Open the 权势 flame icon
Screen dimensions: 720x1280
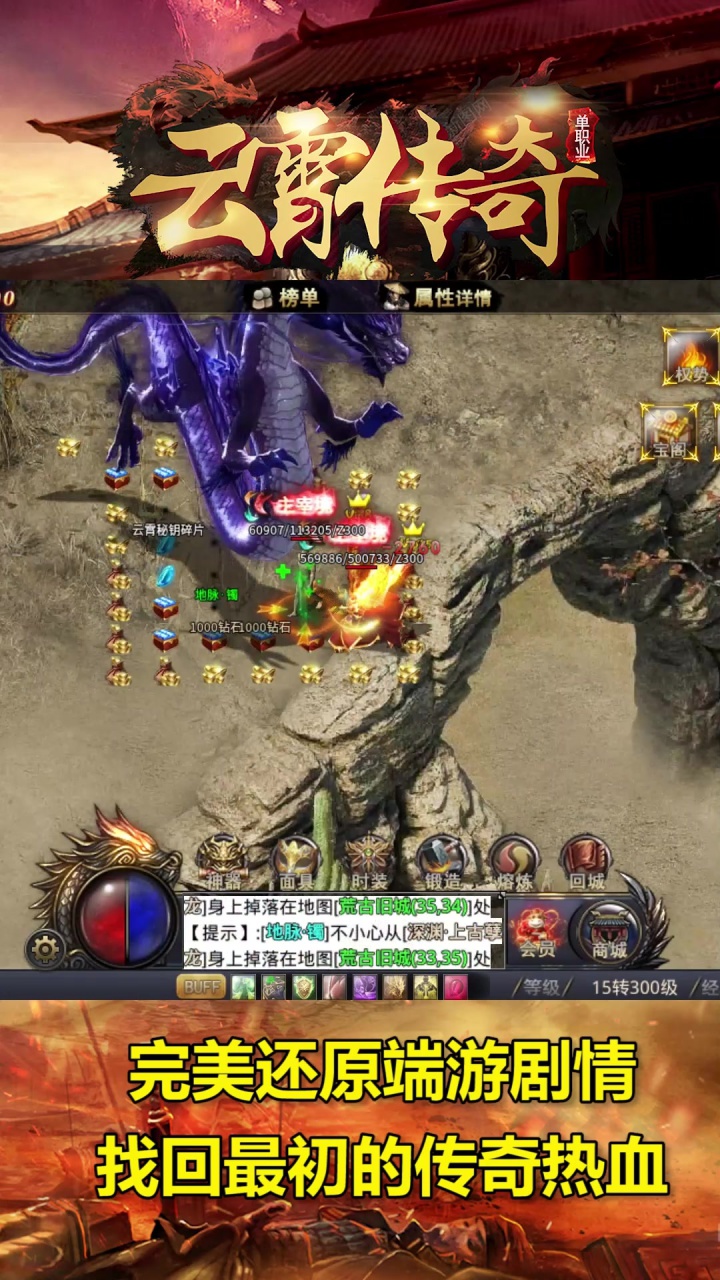point(691,358)
